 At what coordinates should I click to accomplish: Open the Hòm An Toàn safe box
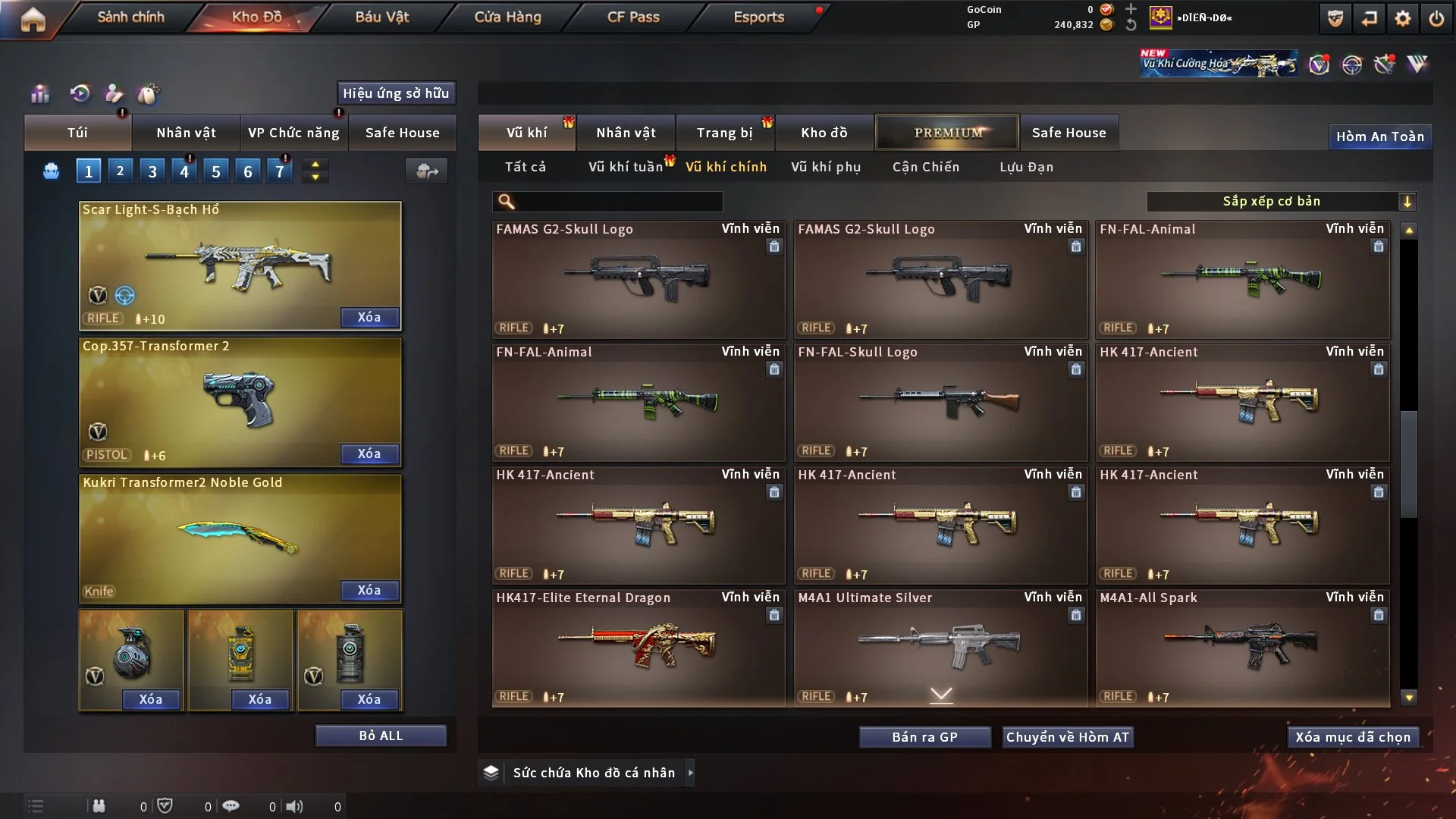[x=1379, y=136]
